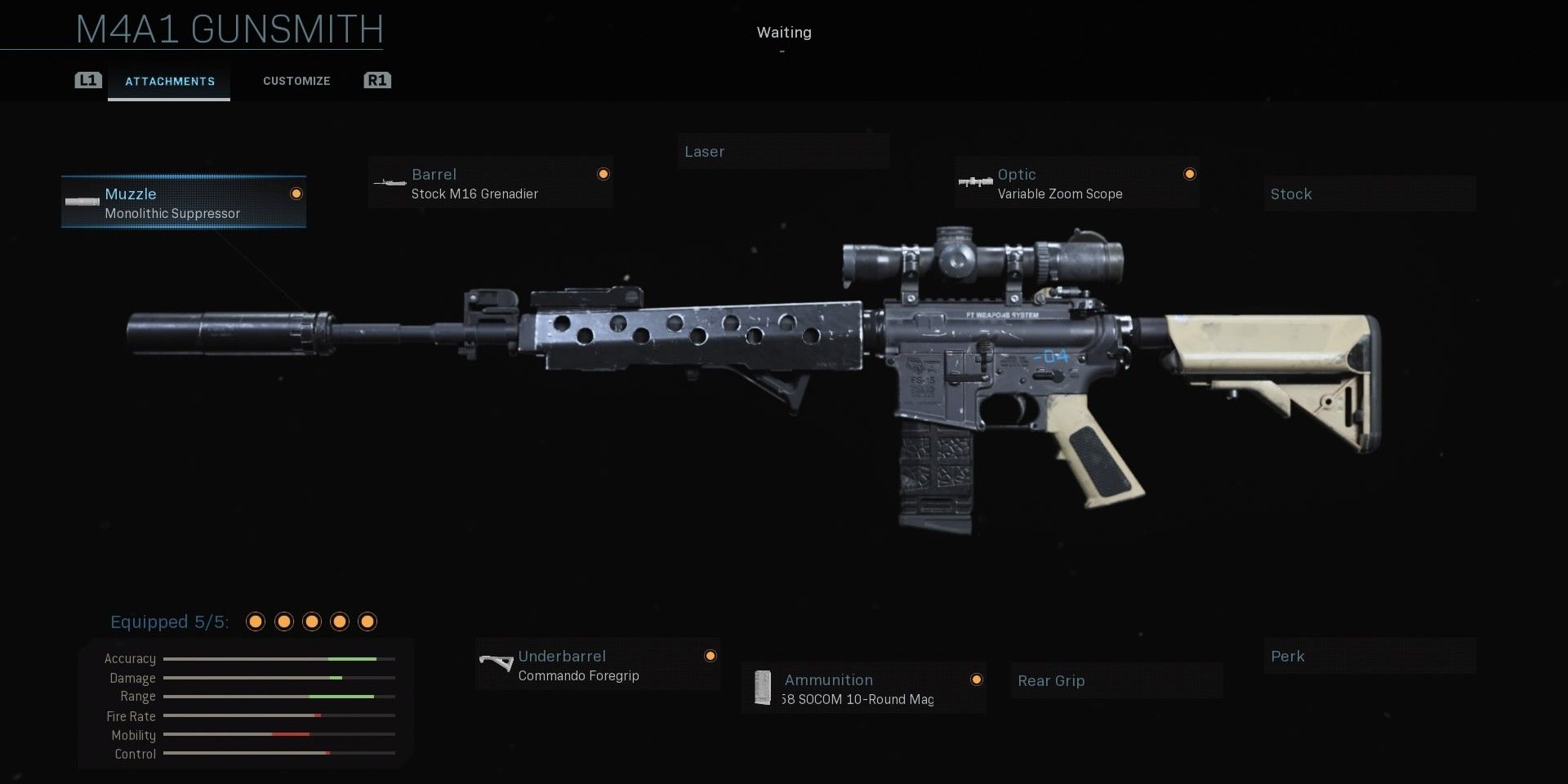Screen dimensions: 1568x784
Task: Open the Rear Grip attachment slot
Action: coord(1116,680)
